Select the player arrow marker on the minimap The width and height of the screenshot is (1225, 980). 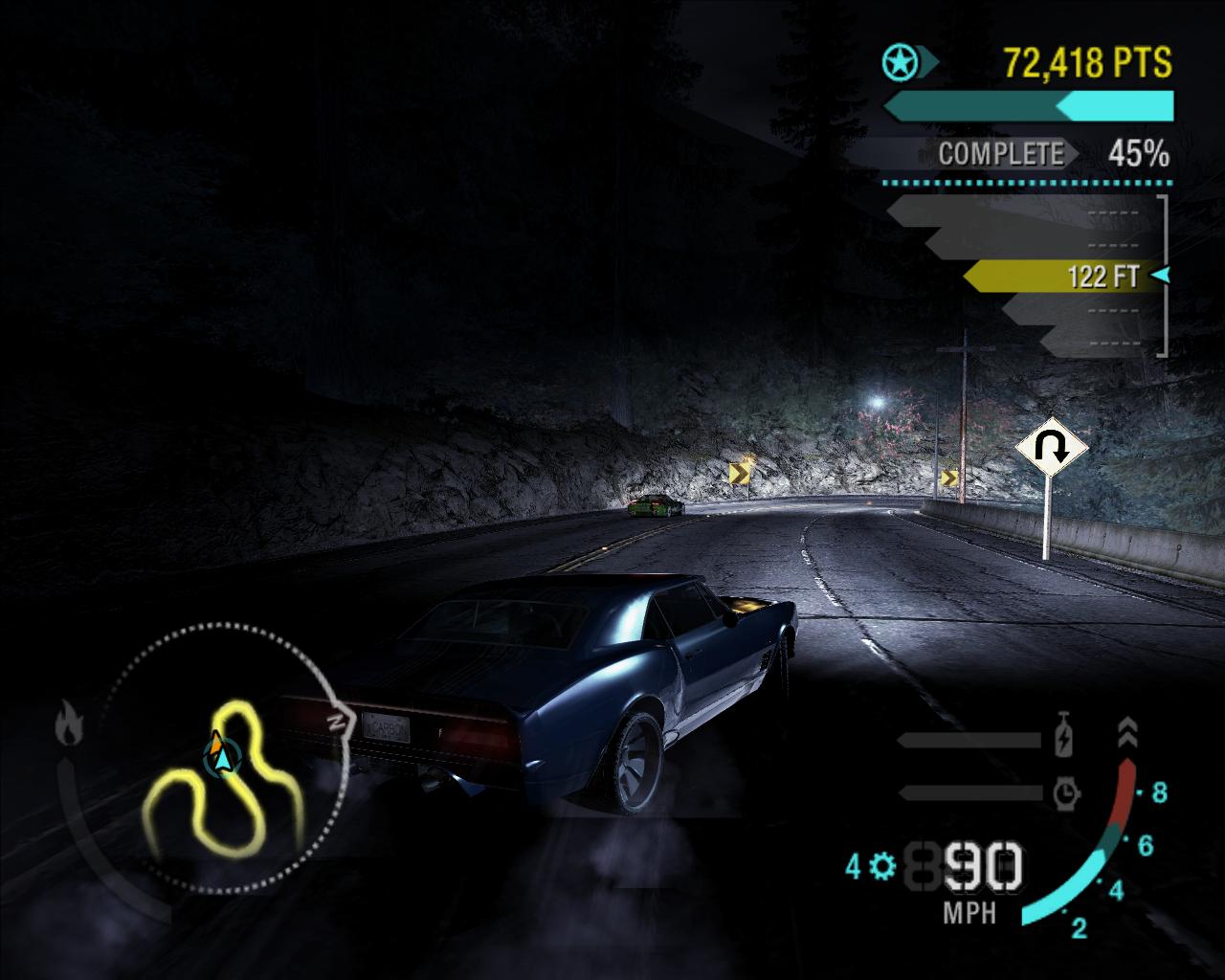pos(220,756)
